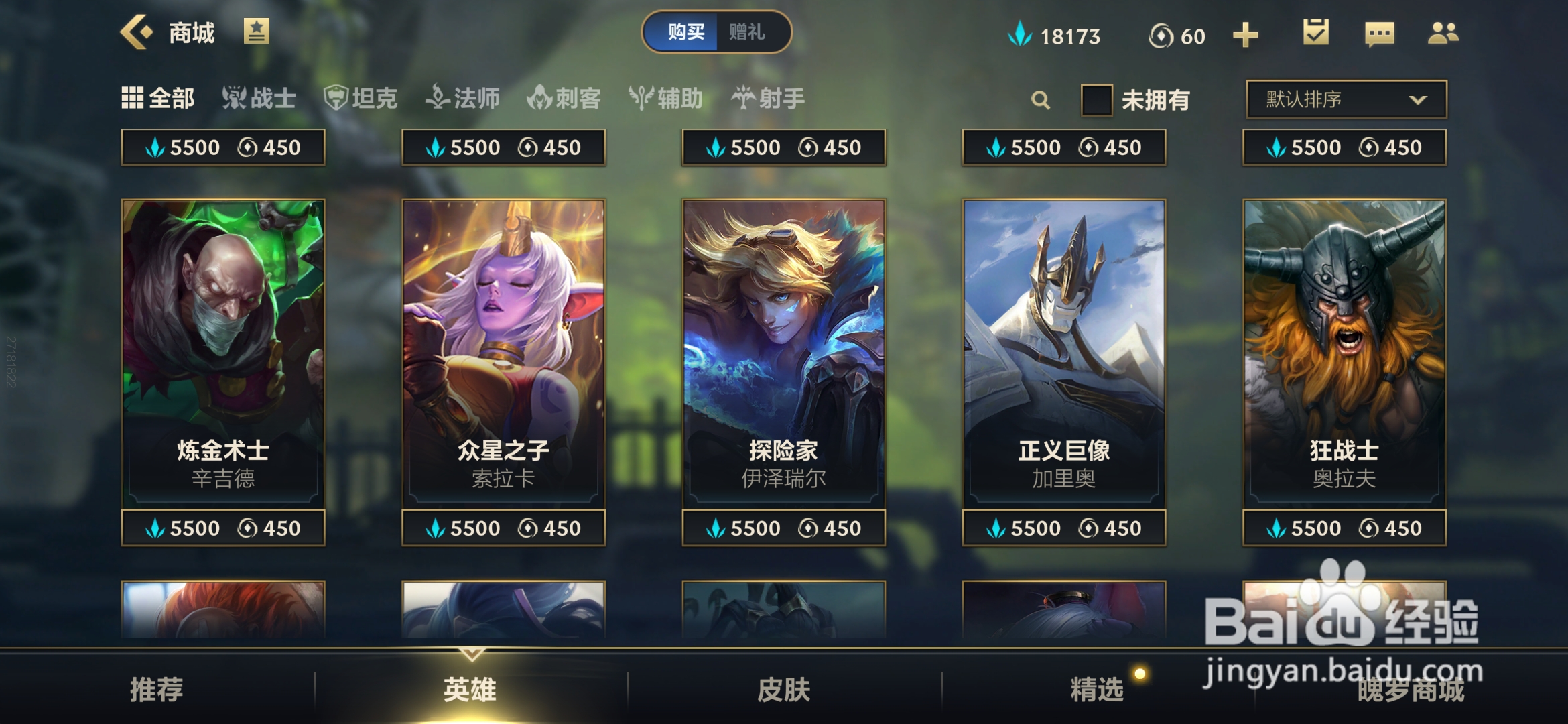Viewport: 1568px width, 724px height.
Task: Enable the 未拥有 (unowned) checkbox
Action: coord(1096,99)
